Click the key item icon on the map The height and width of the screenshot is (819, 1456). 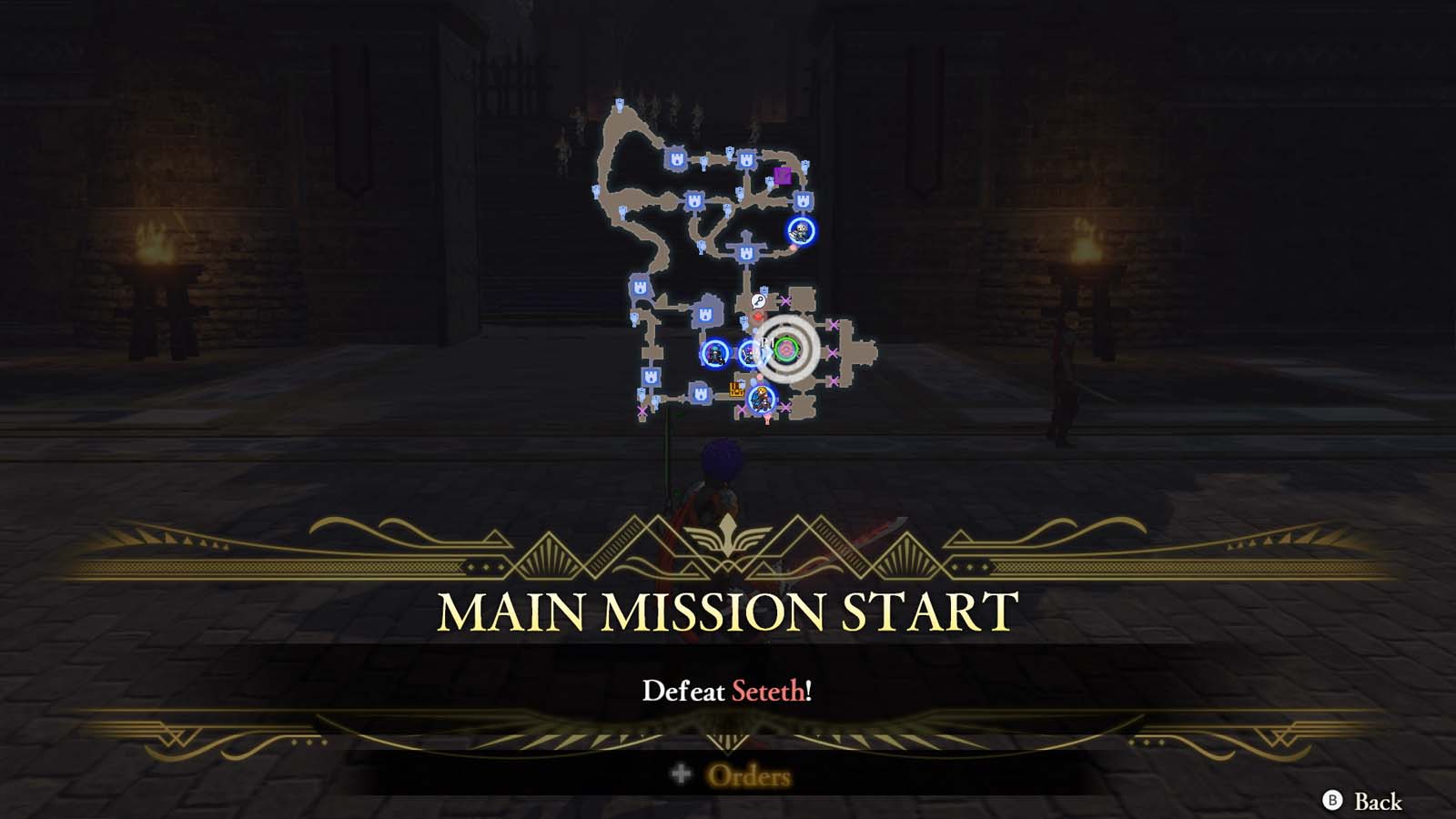pyautogui.click(x=759, y=299)
